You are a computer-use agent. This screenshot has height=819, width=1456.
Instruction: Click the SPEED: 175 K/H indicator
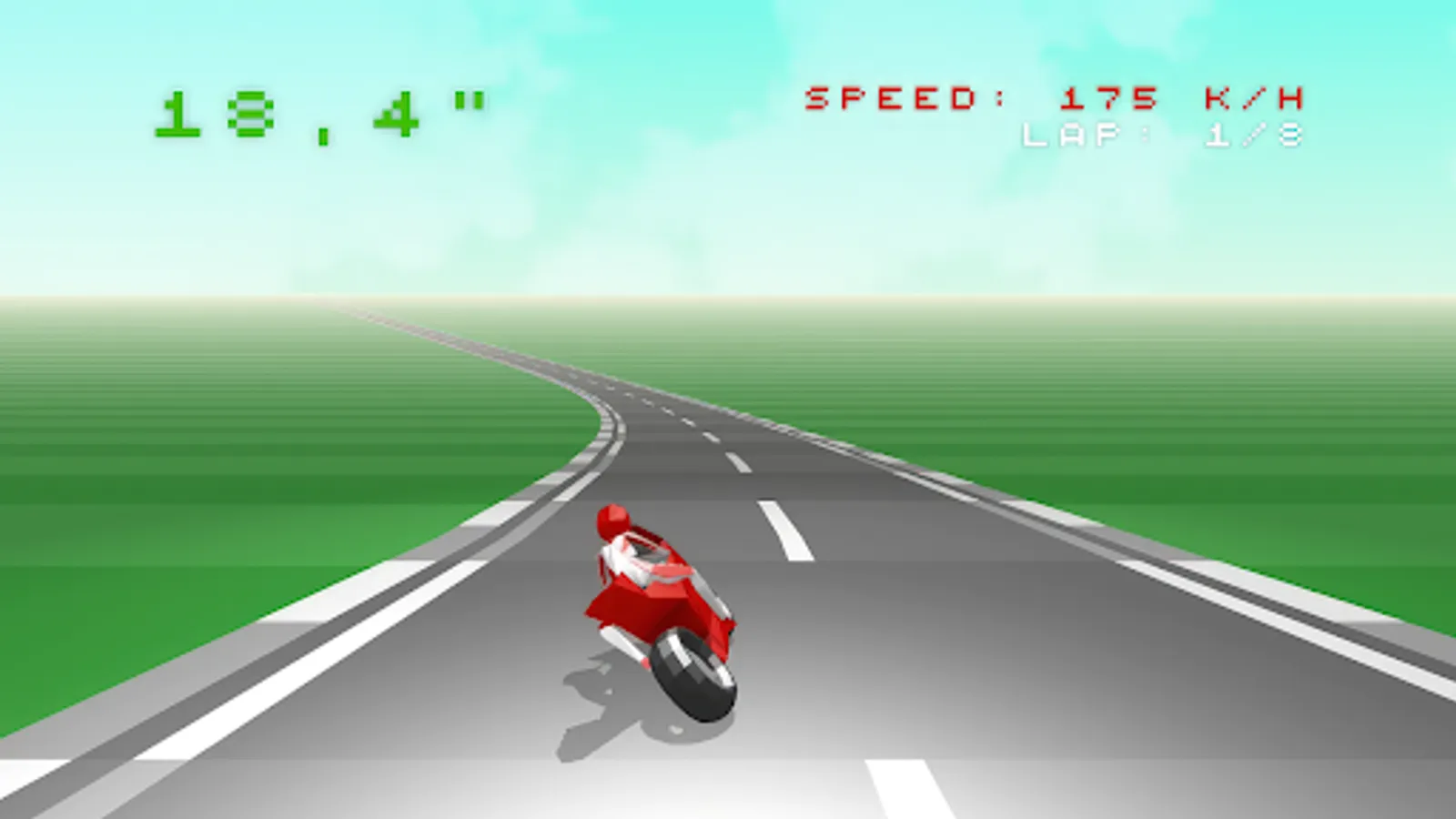point(1056,96)
